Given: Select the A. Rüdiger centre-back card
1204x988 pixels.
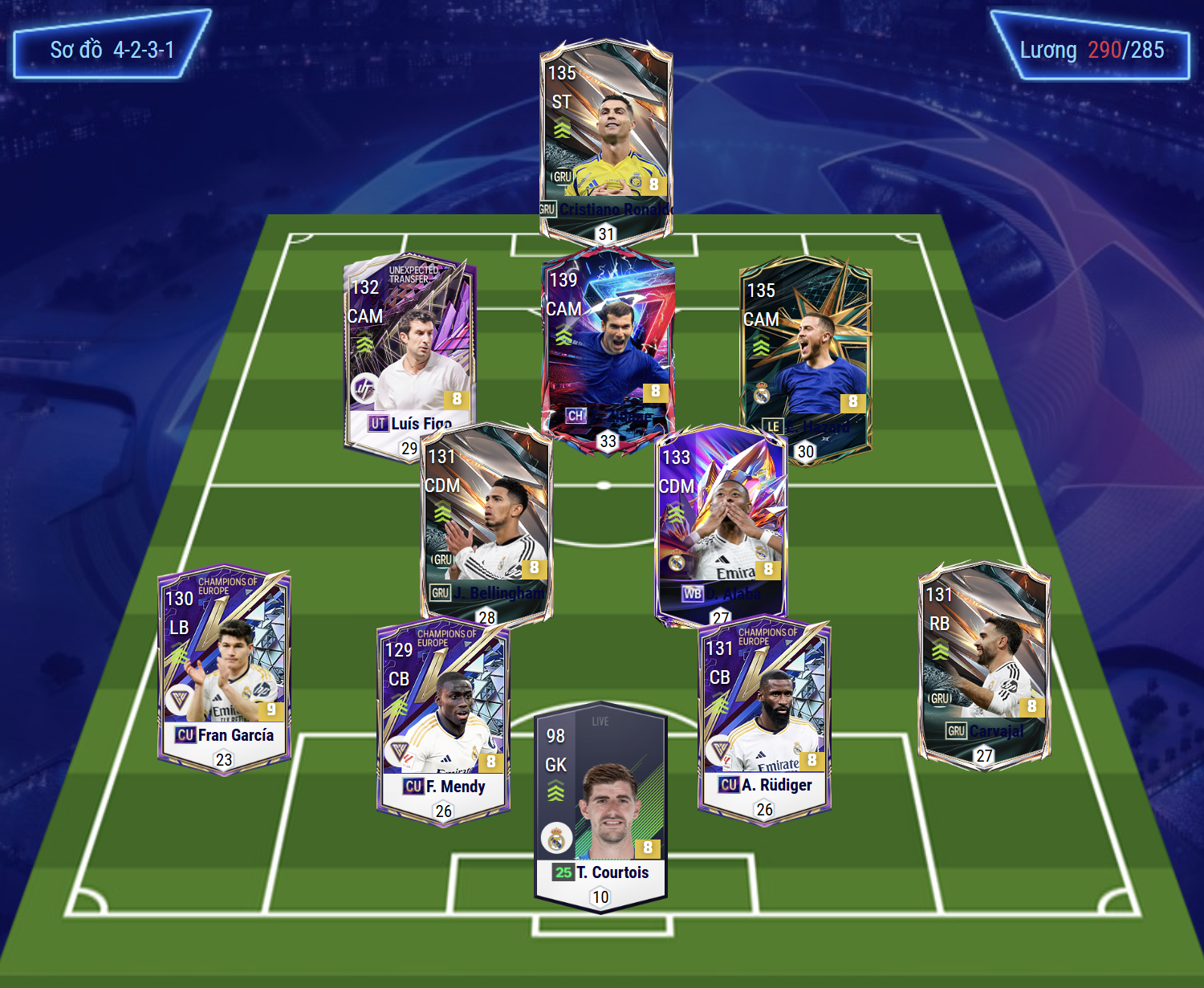Looking at the screenshot, I should [x=764, y=717].
